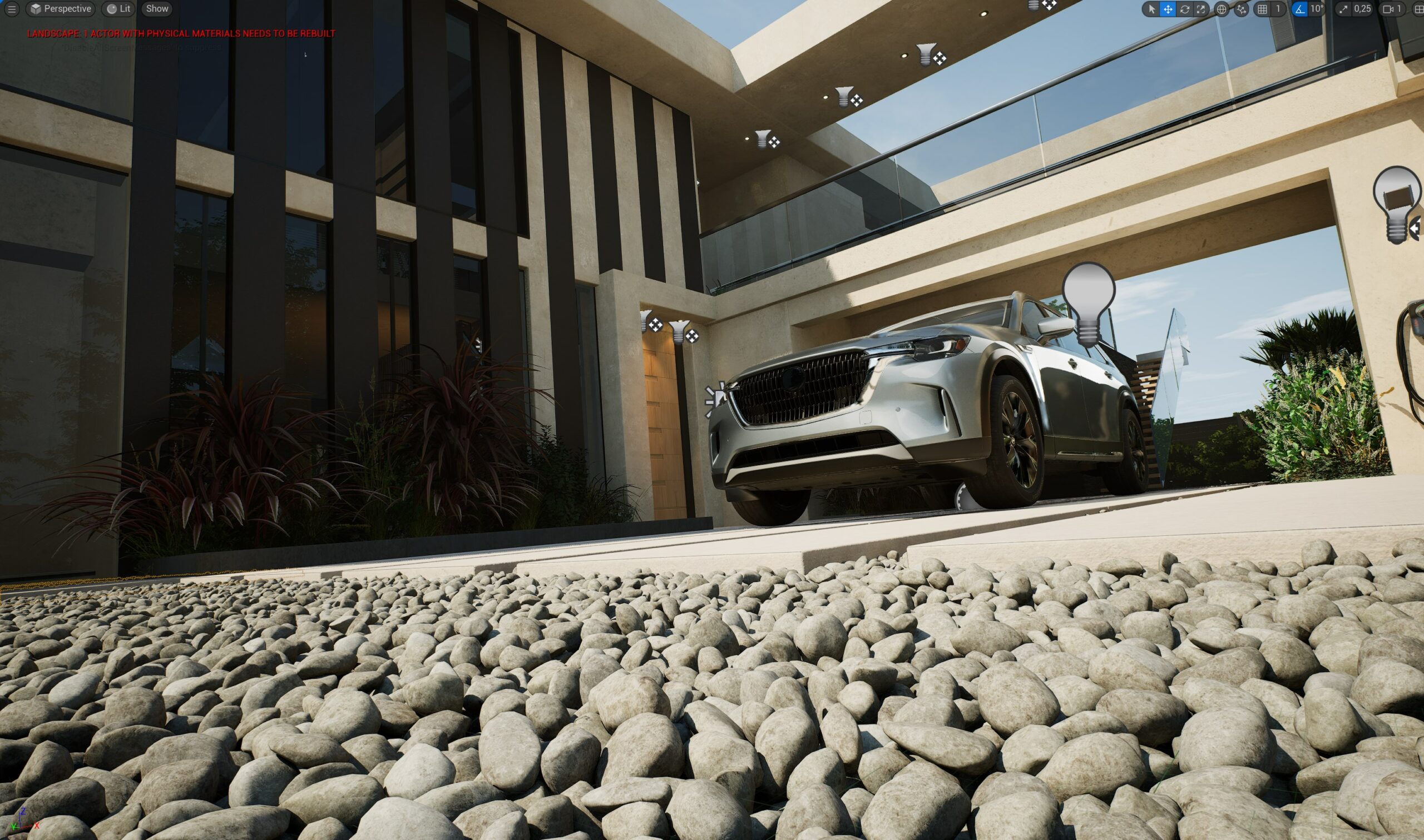Open the Show flags menu
Viewport: 1424px width, 840px height.
click(157, 9)
